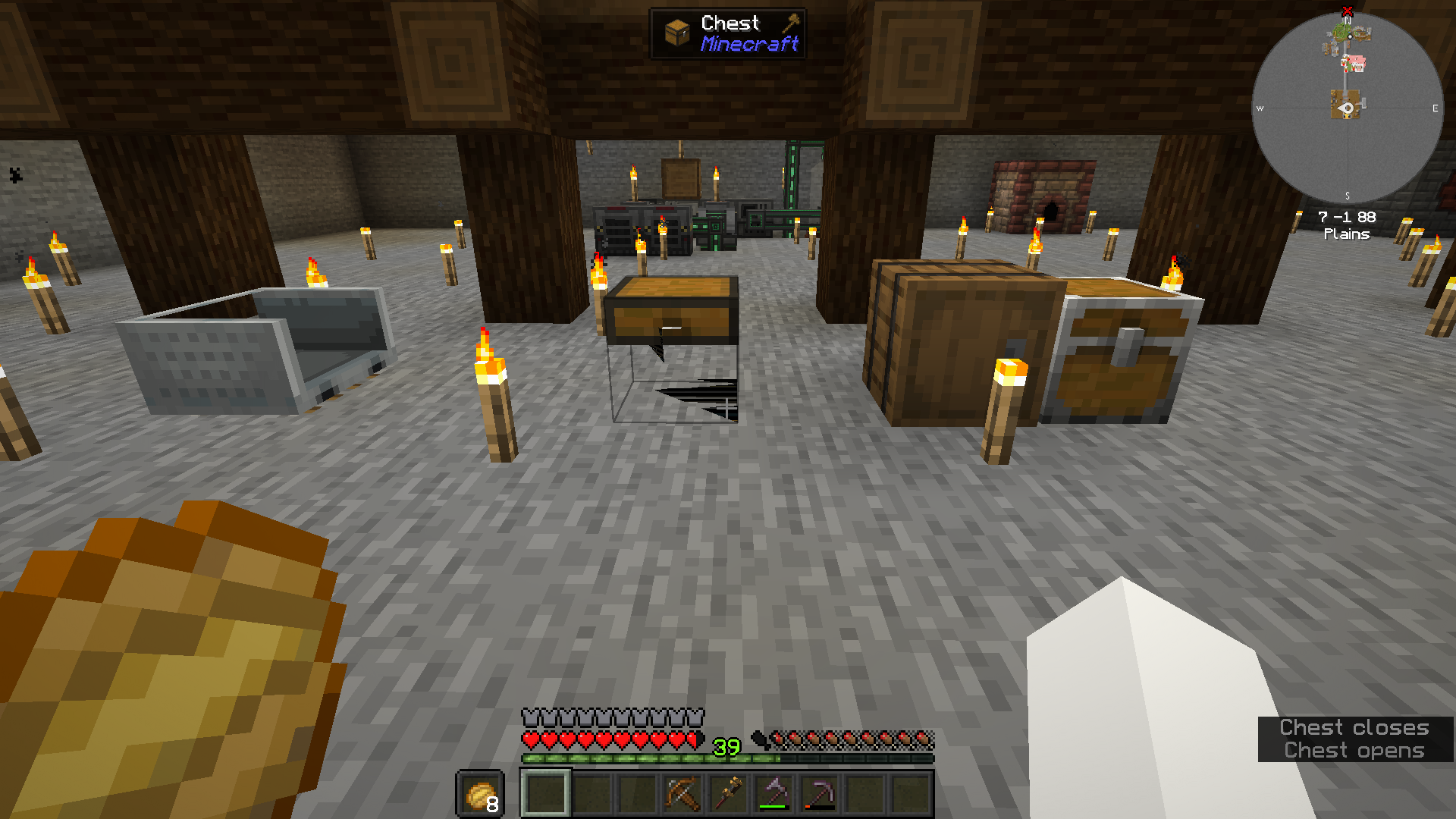Click the S compass marker on the minimap
Image resolution: width=1456 pixels, height=819 pixels.
(x=1348, y=195)
